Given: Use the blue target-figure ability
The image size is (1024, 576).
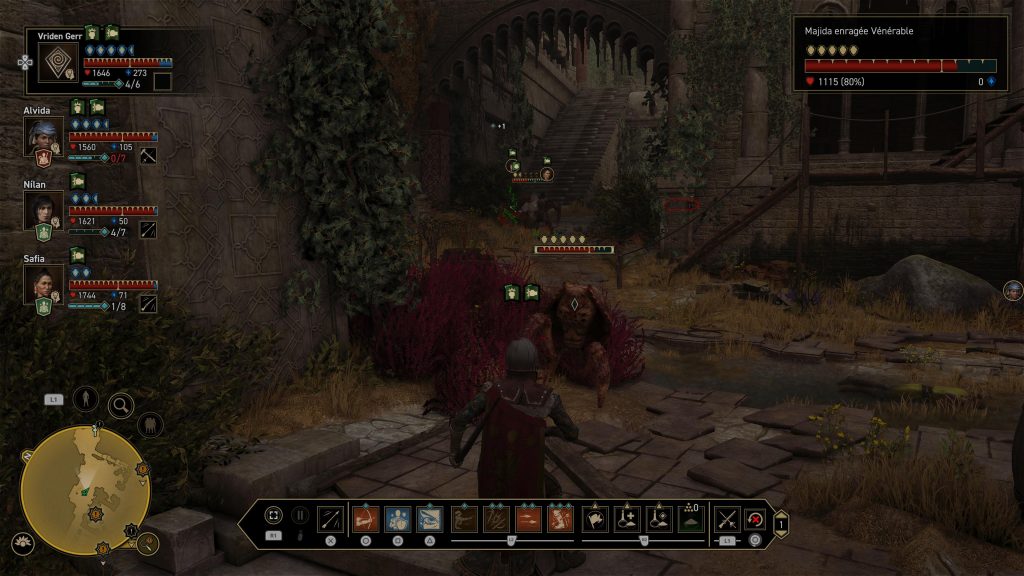Looking at the screenshot, I should click(397, 518).
